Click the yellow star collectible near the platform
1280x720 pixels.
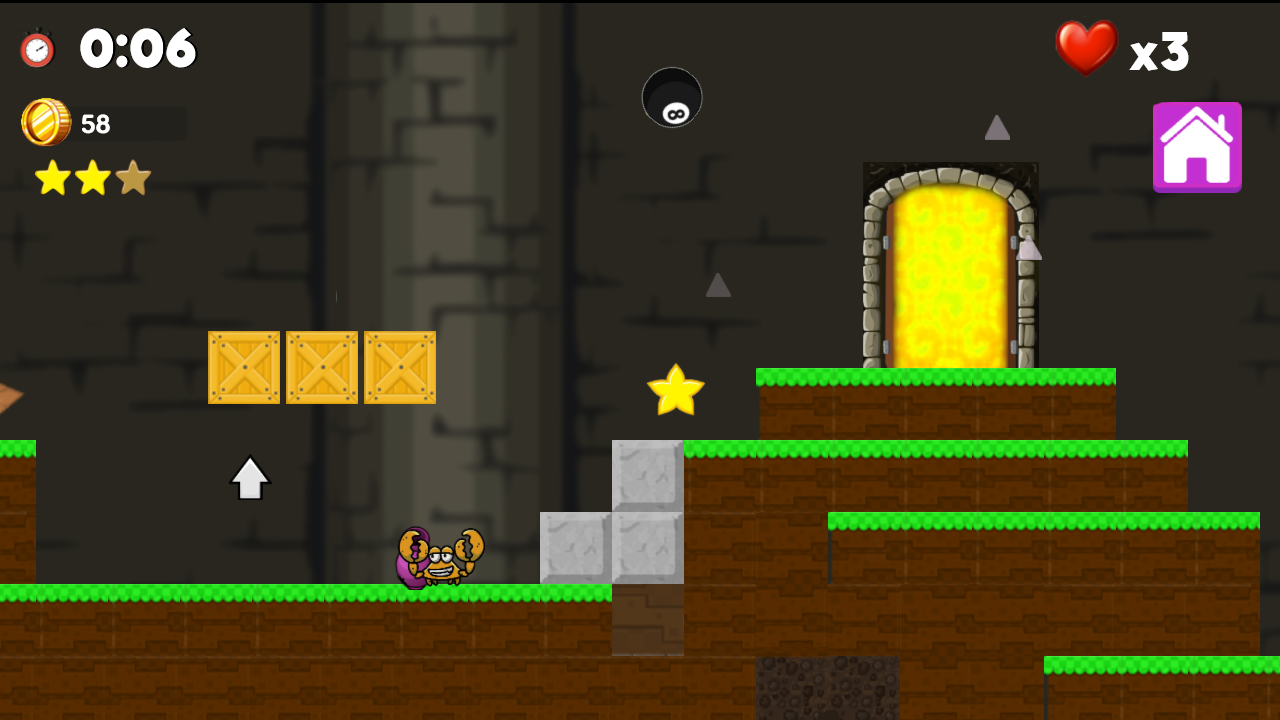pyautogui.click(x=674, y=390)
